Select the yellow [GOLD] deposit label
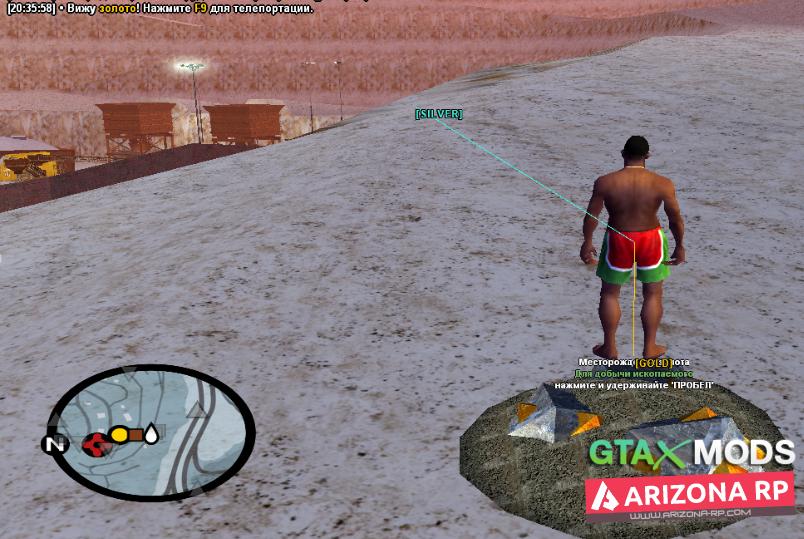This screenshot has width=804, height=539. [x=652, y=362]
